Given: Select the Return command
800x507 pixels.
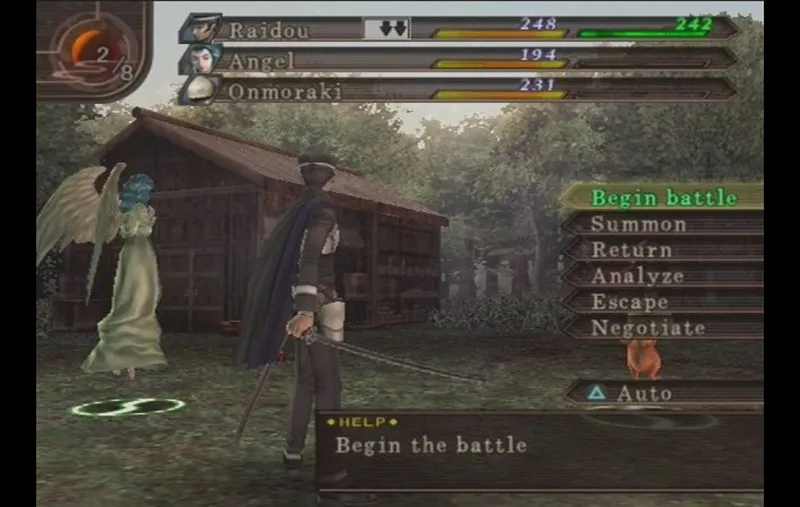Looking at the screenshot, I should 661,250.
